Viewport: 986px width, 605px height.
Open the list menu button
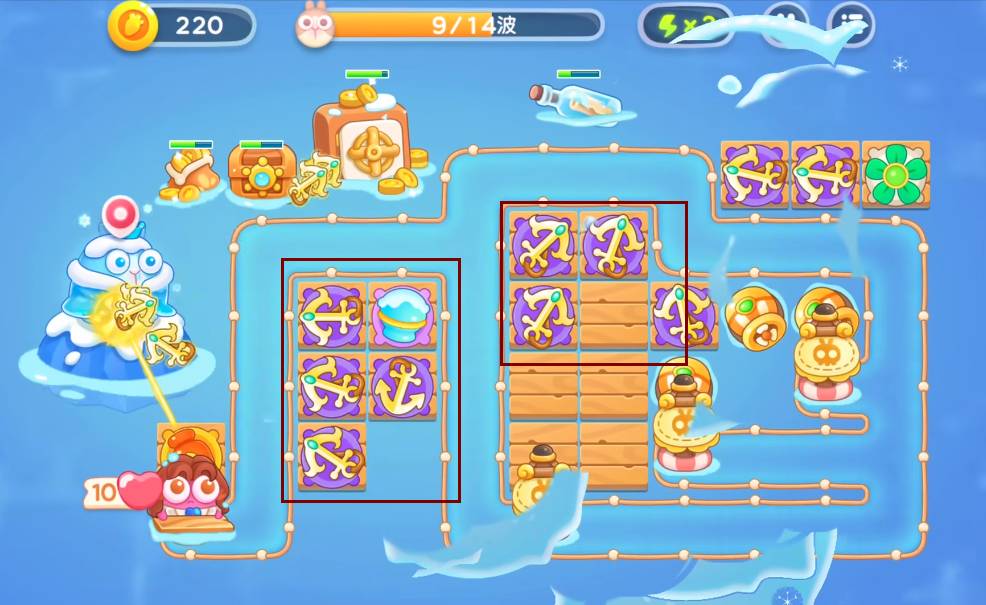point(850,24)
